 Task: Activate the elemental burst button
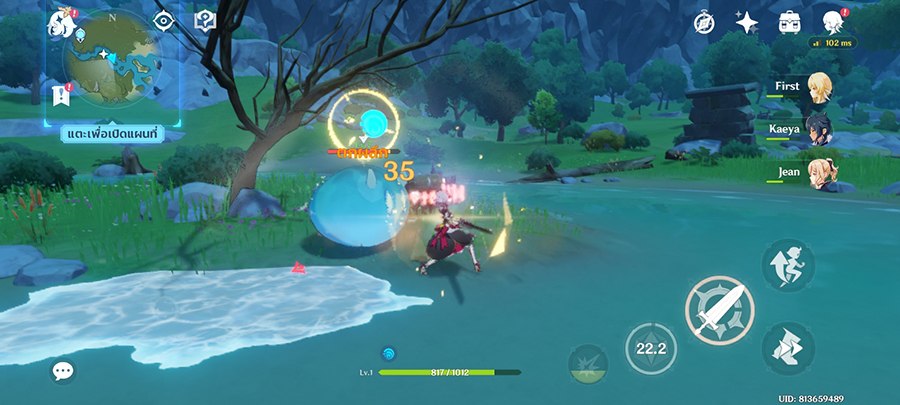tap(589, 363)
